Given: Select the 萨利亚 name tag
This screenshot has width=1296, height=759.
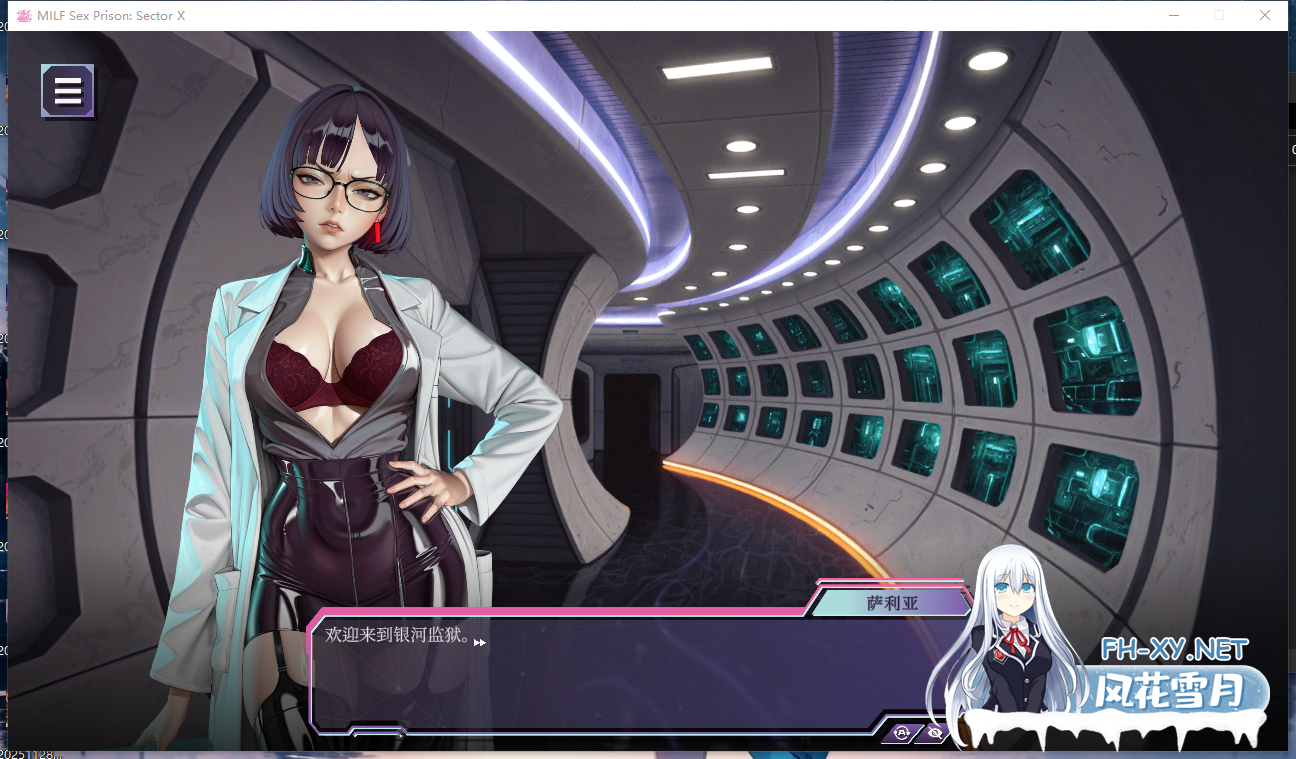Looking at the screenshot, I should (x=895, y=601).
